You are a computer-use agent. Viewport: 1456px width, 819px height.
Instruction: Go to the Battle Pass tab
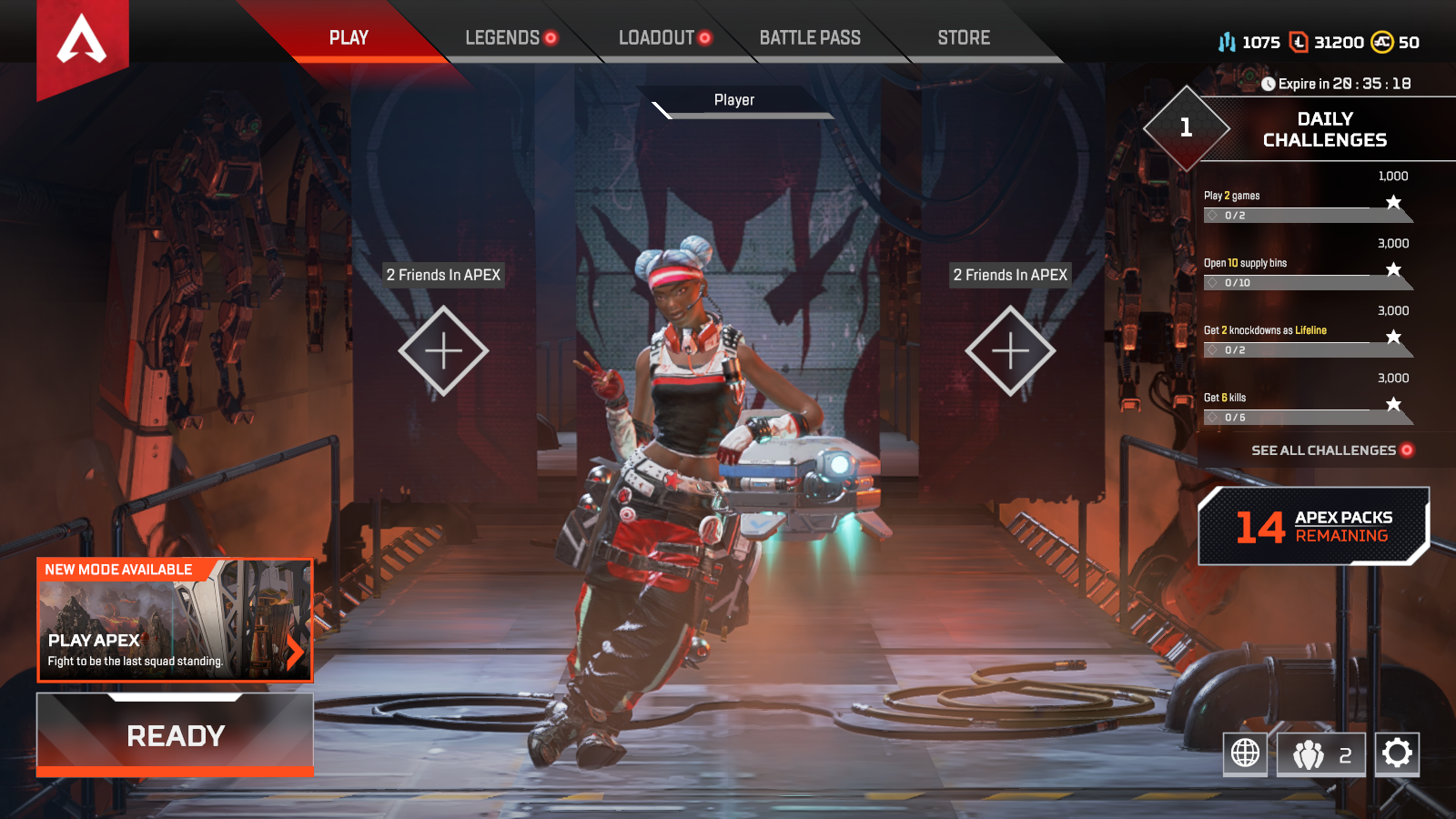(810, 38)
